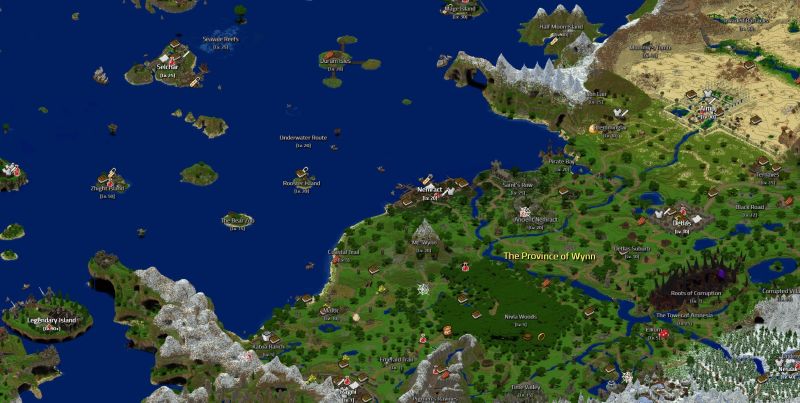Screen dimensions: 800x403
Task: Select the Mt. Wynn map label
Action: 425,242
